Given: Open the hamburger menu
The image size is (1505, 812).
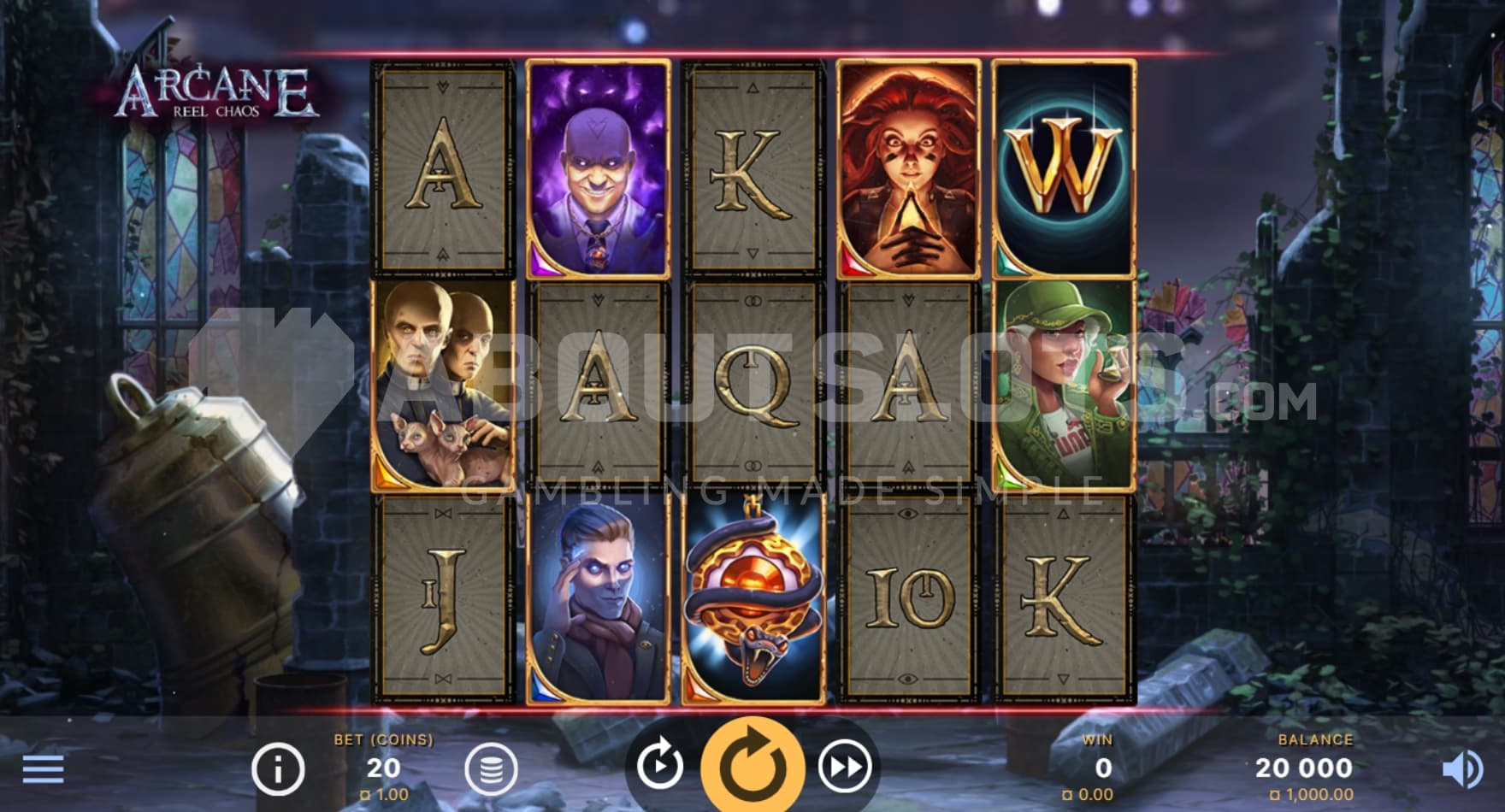Looking at the screenshot, I should pos(43,768).
